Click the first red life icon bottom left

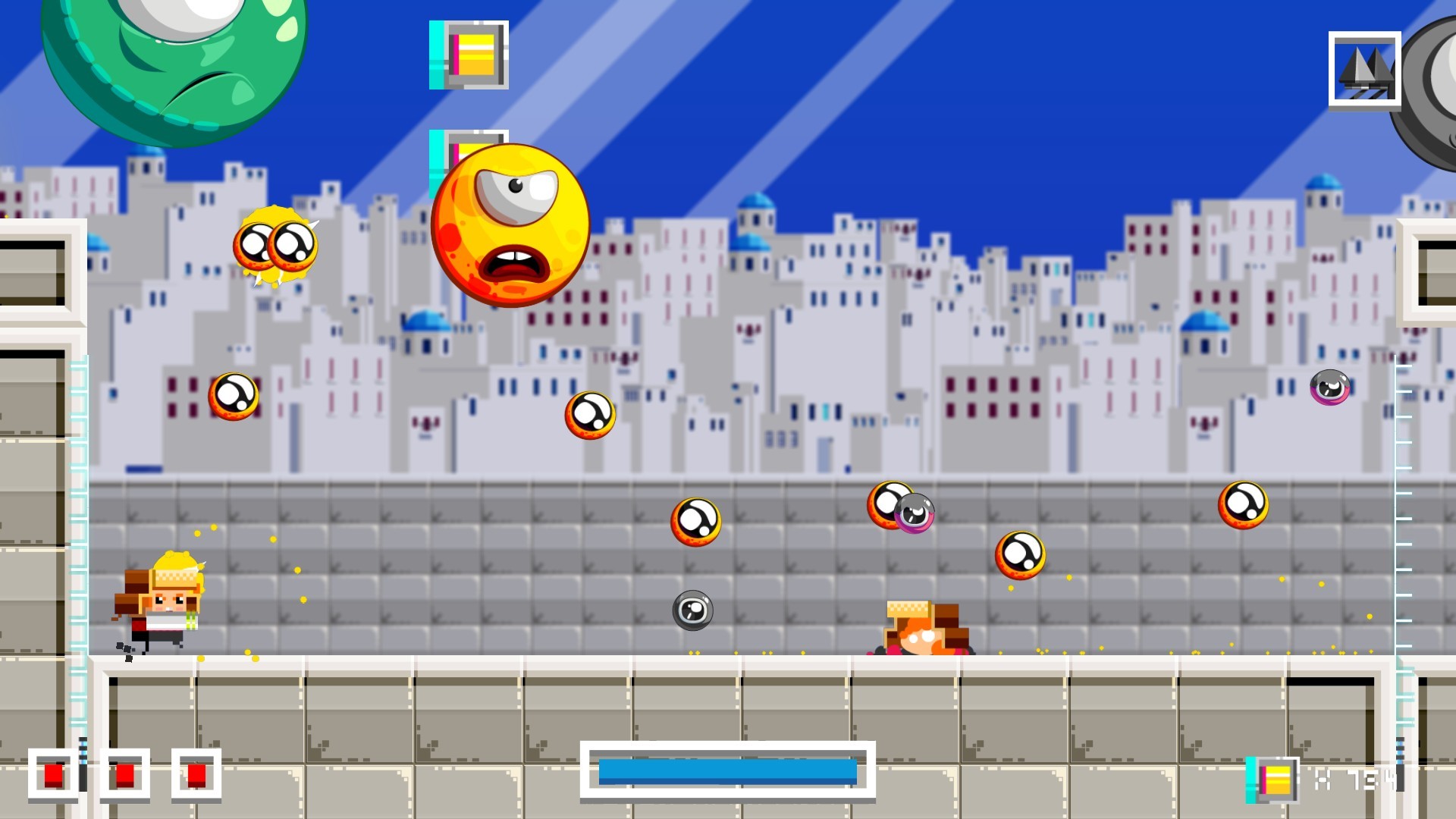(52, 777)
